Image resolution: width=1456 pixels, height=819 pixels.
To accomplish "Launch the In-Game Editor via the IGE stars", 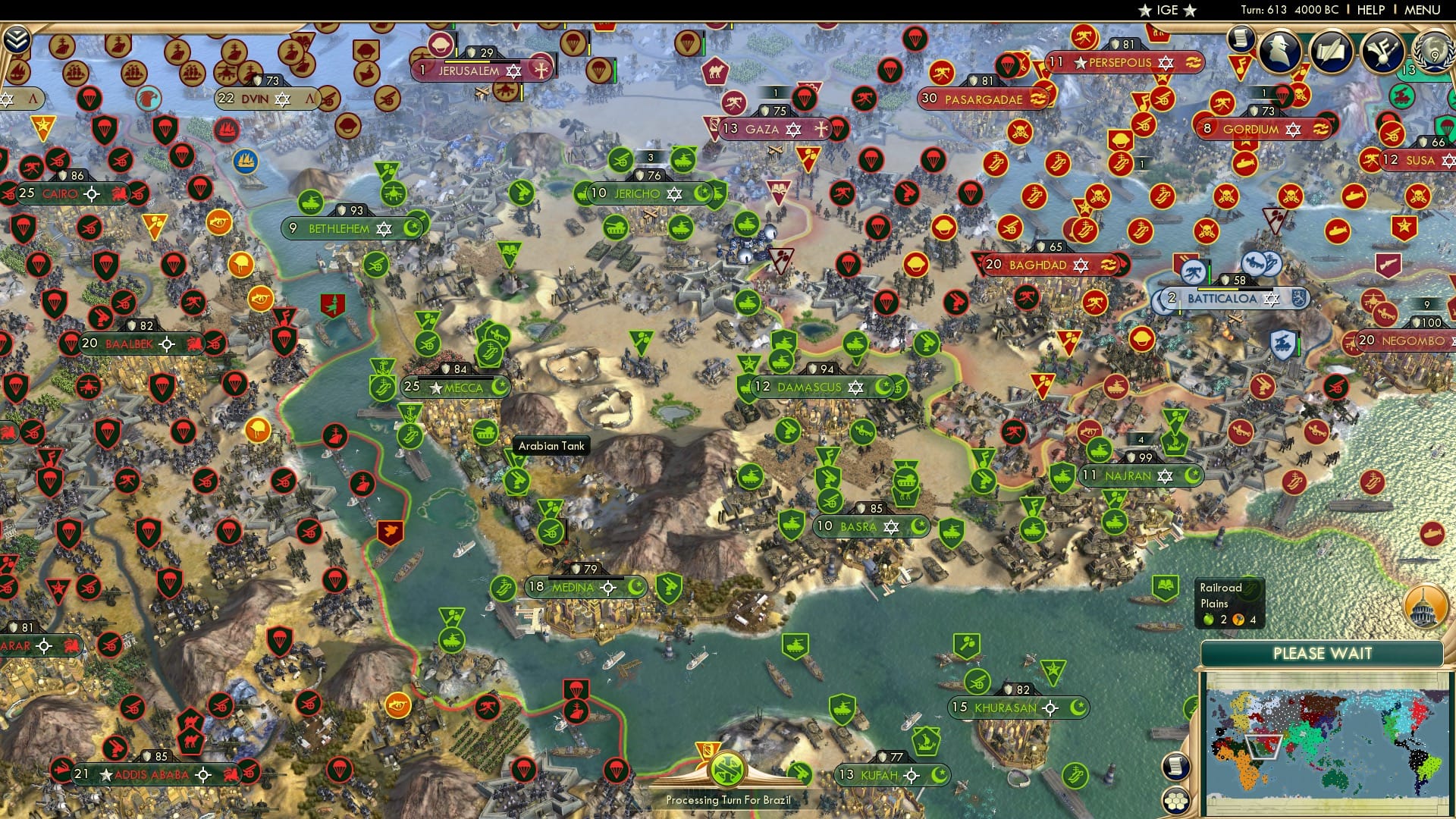I will (1166, 11).
